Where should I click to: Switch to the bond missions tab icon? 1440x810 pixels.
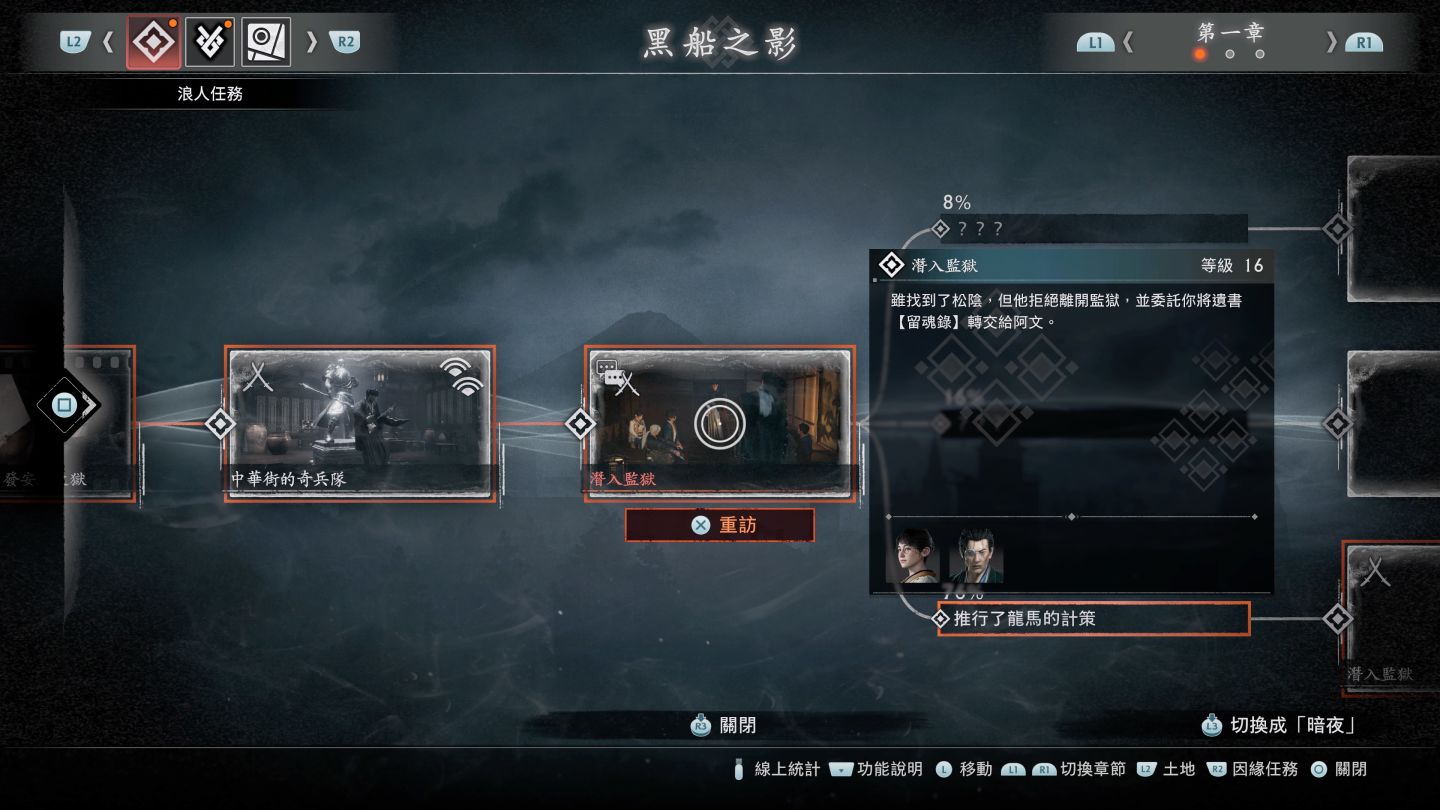210,42
